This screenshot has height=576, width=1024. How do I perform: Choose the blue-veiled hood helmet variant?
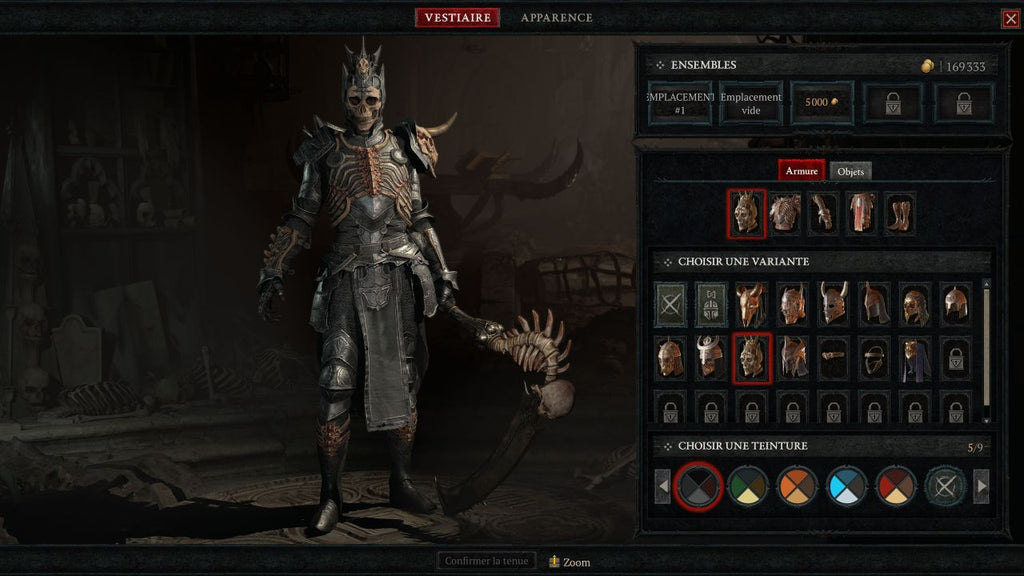click(x=915, y=357)
